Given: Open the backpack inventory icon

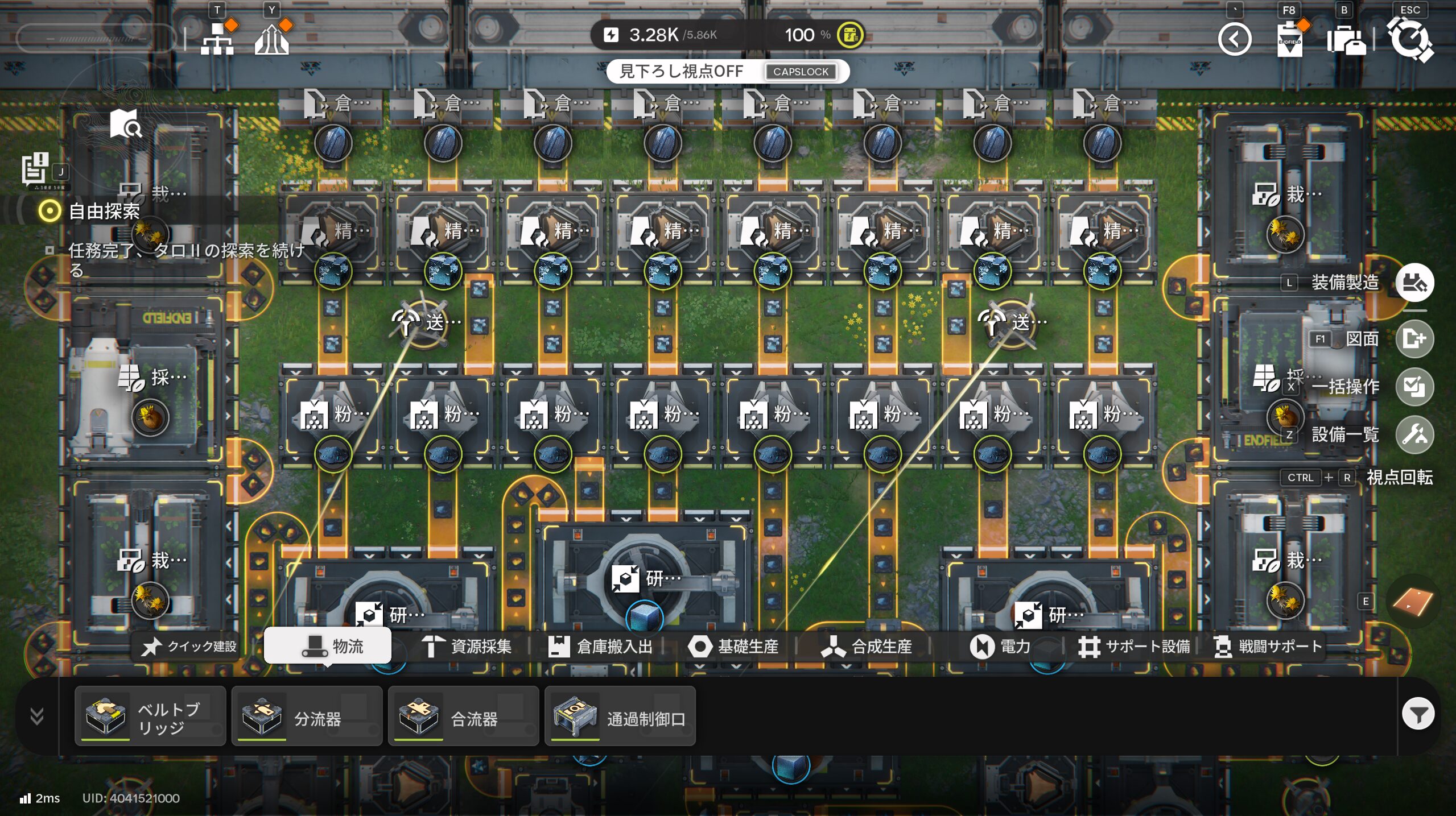Looking at the screenshot, I should (1346, 40).
